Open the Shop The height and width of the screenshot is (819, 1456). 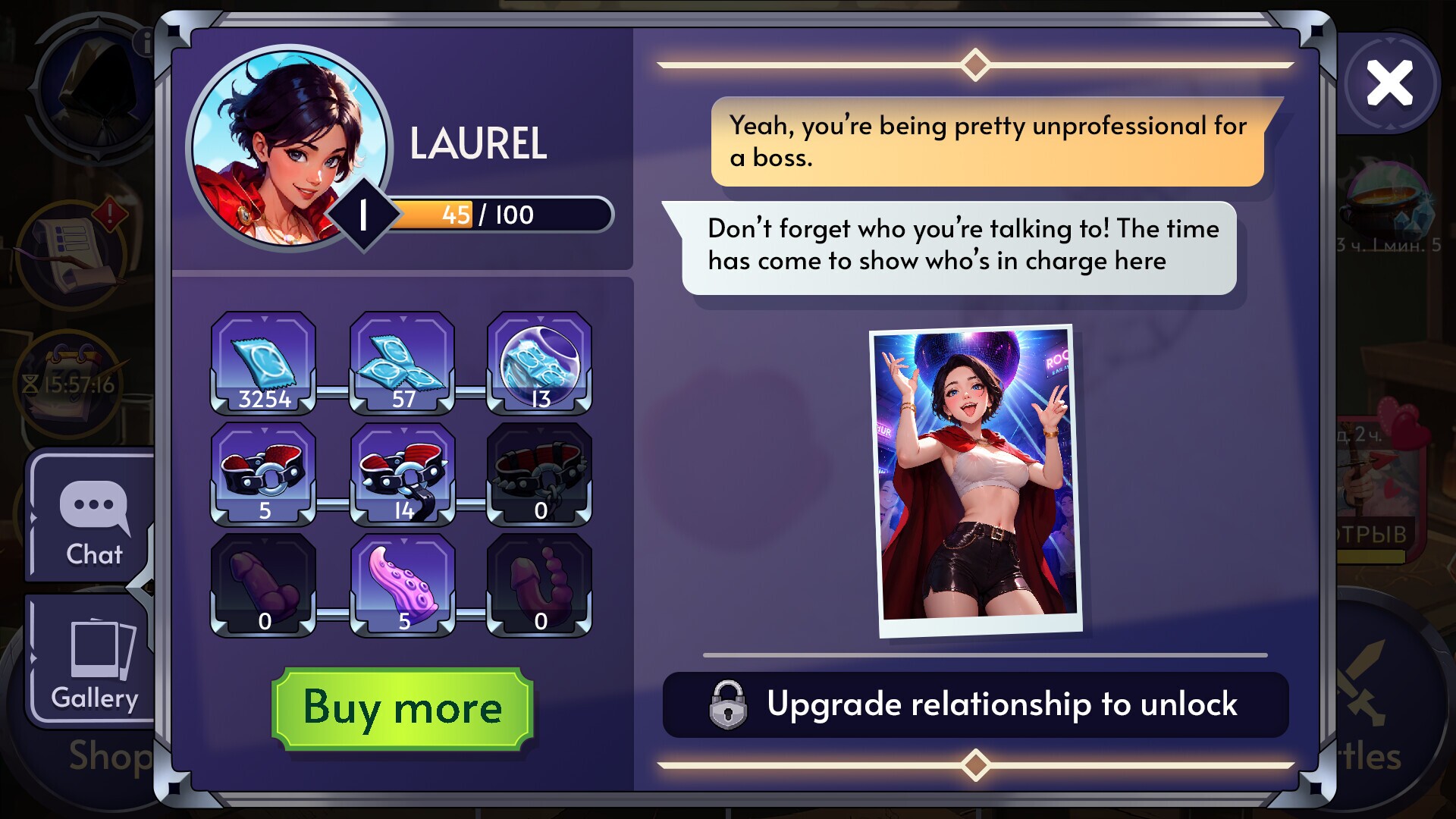(110, 758)
